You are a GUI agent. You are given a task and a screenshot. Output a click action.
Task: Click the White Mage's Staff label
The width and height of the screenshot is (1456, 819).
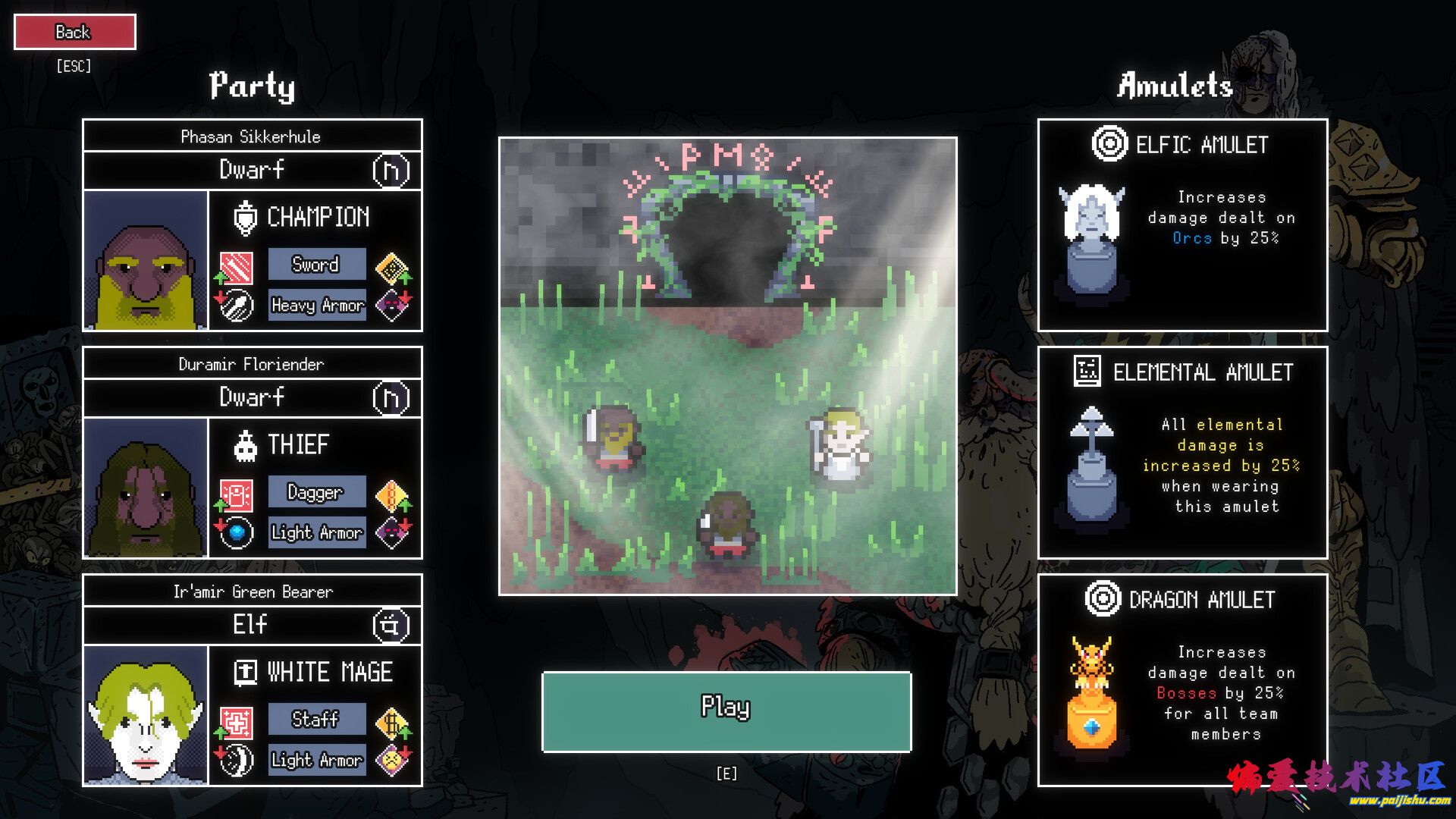pyautogui.click(x=316, y=719)
